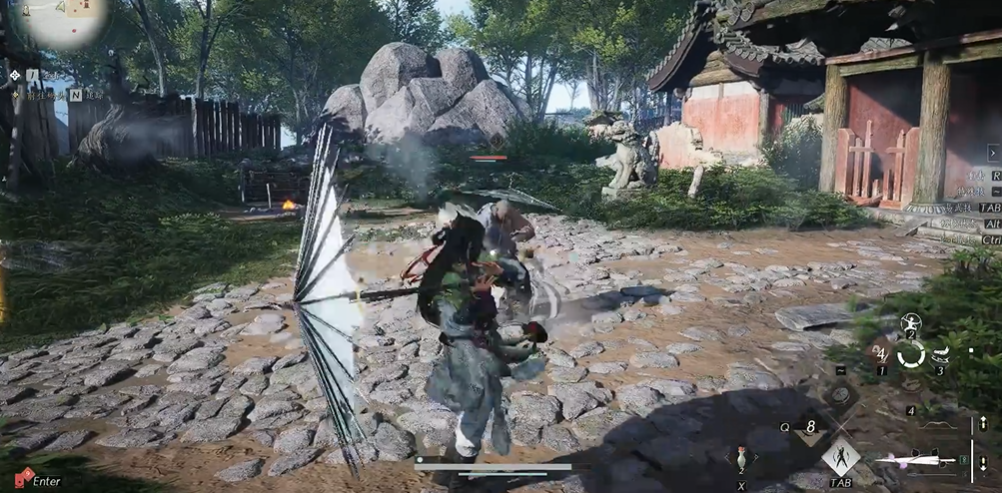Activate the white diamond martial stance skill
Image resolution: width=1002 pixels, height=493 pixels.
pyautogui.click(x=840, y=458)
